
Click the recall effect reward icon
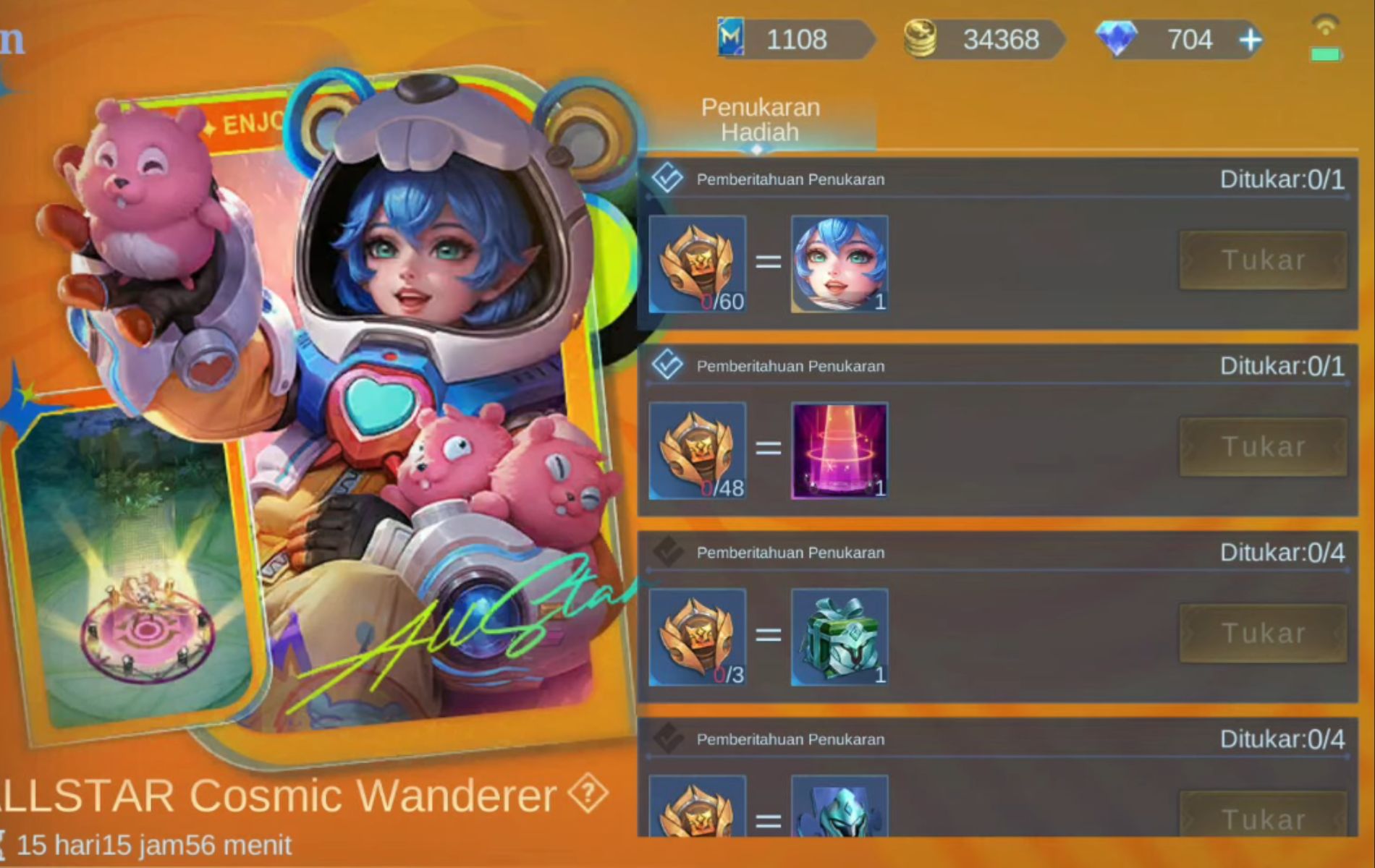coord(839,450)
